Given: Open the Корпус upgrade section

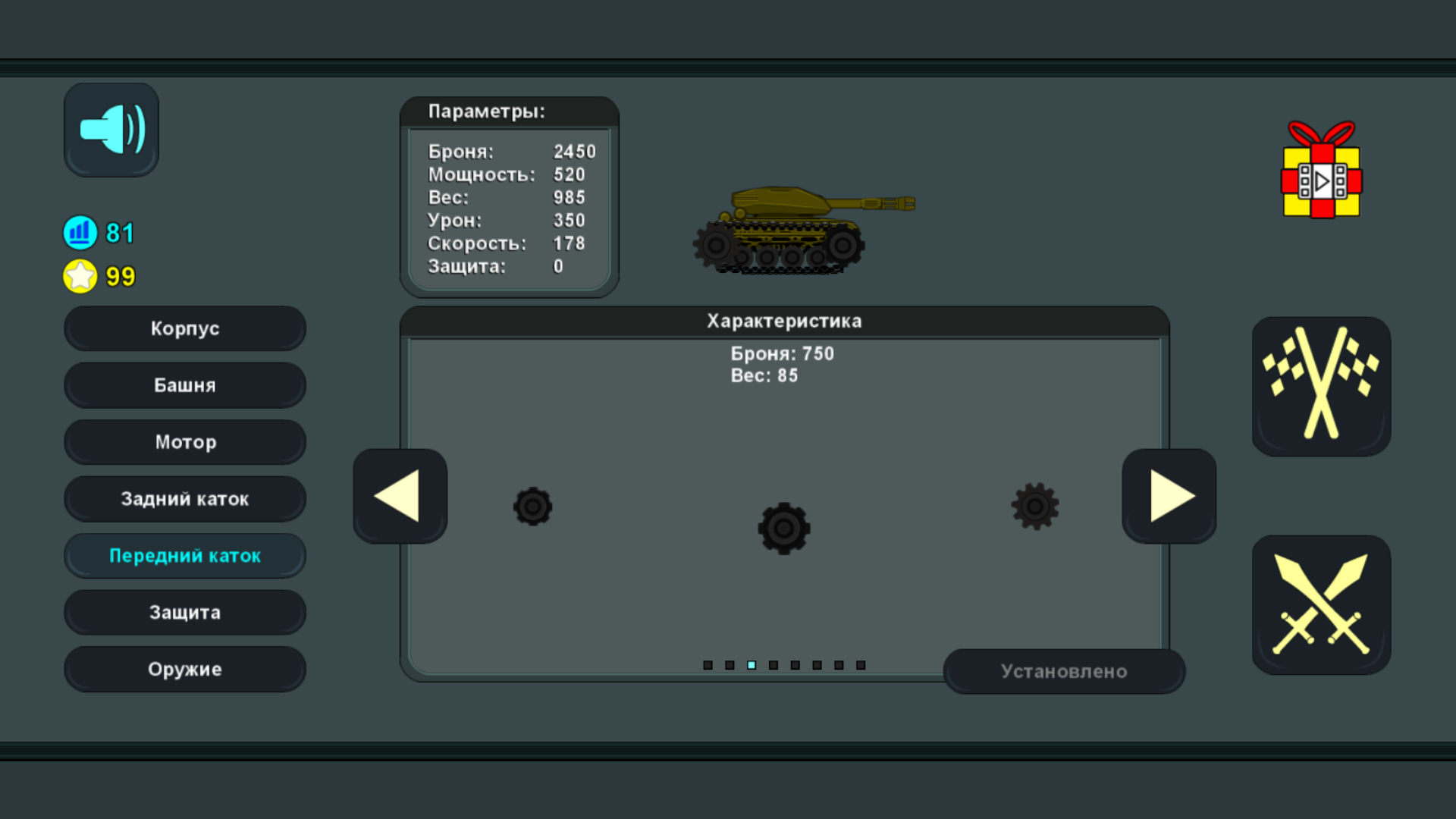Looking at the screenshot, I should point(184,328).
